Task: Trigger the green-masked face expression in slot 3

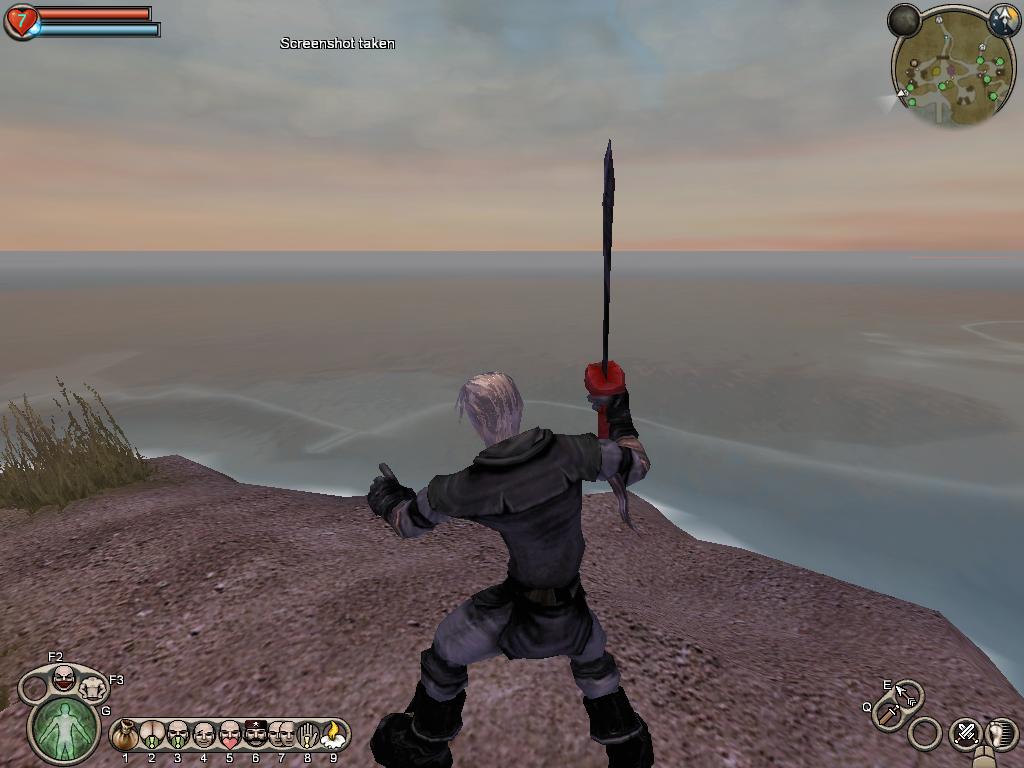Action: tap(178, 736)
